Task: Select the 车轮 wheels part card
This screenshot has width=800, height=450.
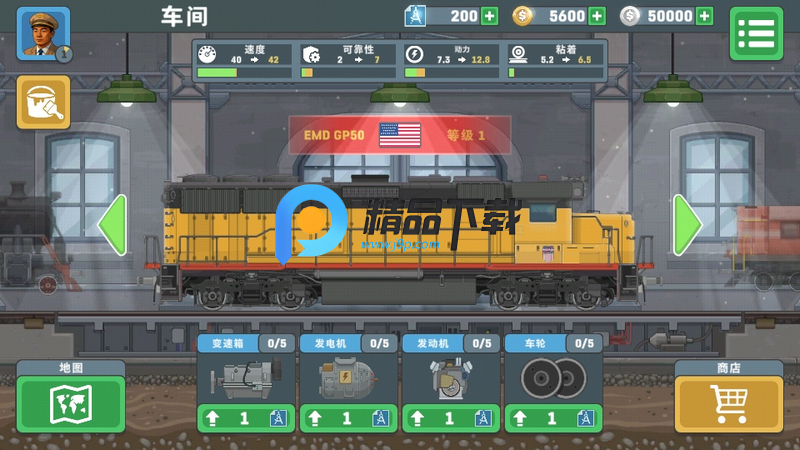Action: coord(551,378)
